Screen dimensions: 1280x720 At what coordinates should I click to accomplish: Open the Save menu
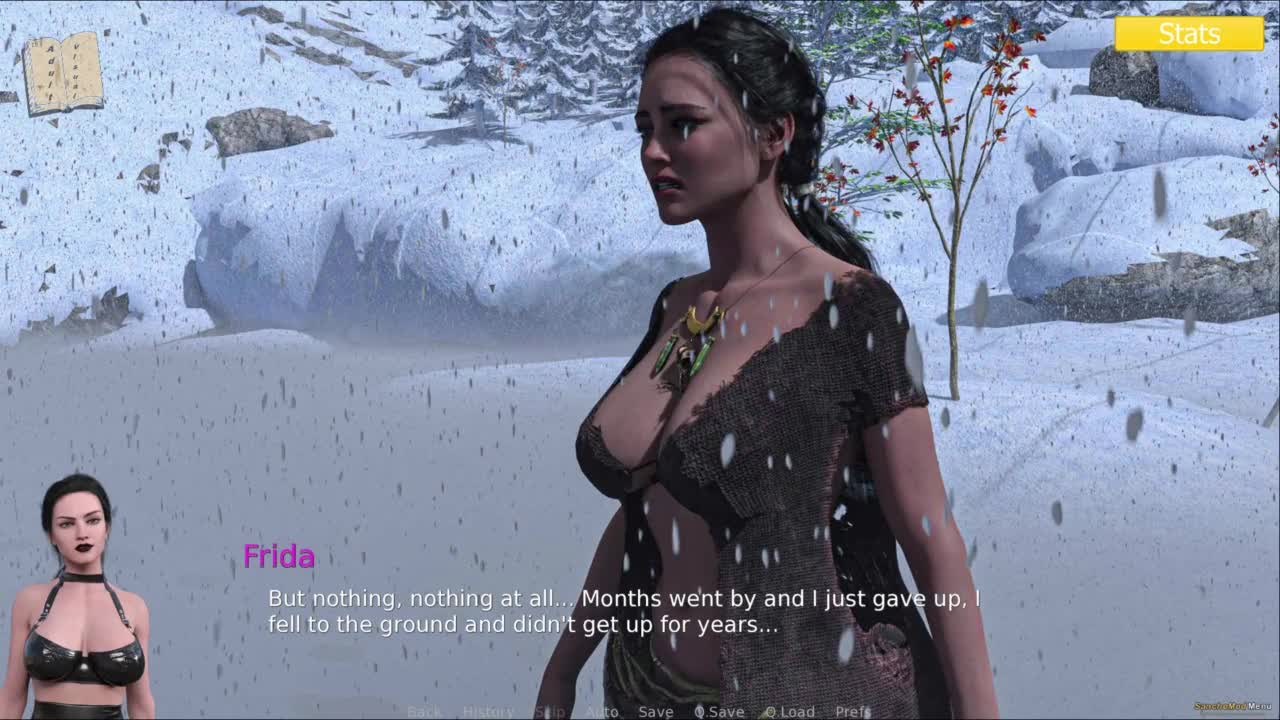click(x=655, y=712)
